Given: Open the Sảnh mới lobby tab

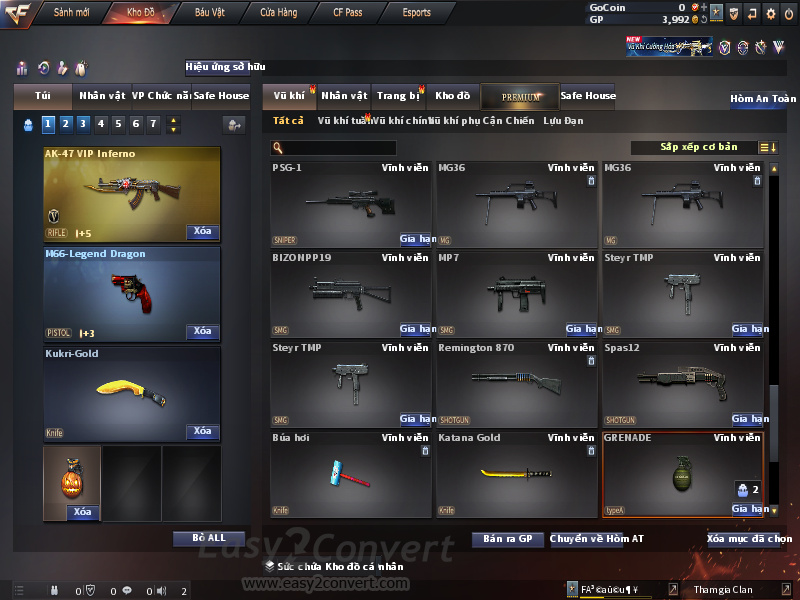Looking at the screenshot, I should coord(71,12).
